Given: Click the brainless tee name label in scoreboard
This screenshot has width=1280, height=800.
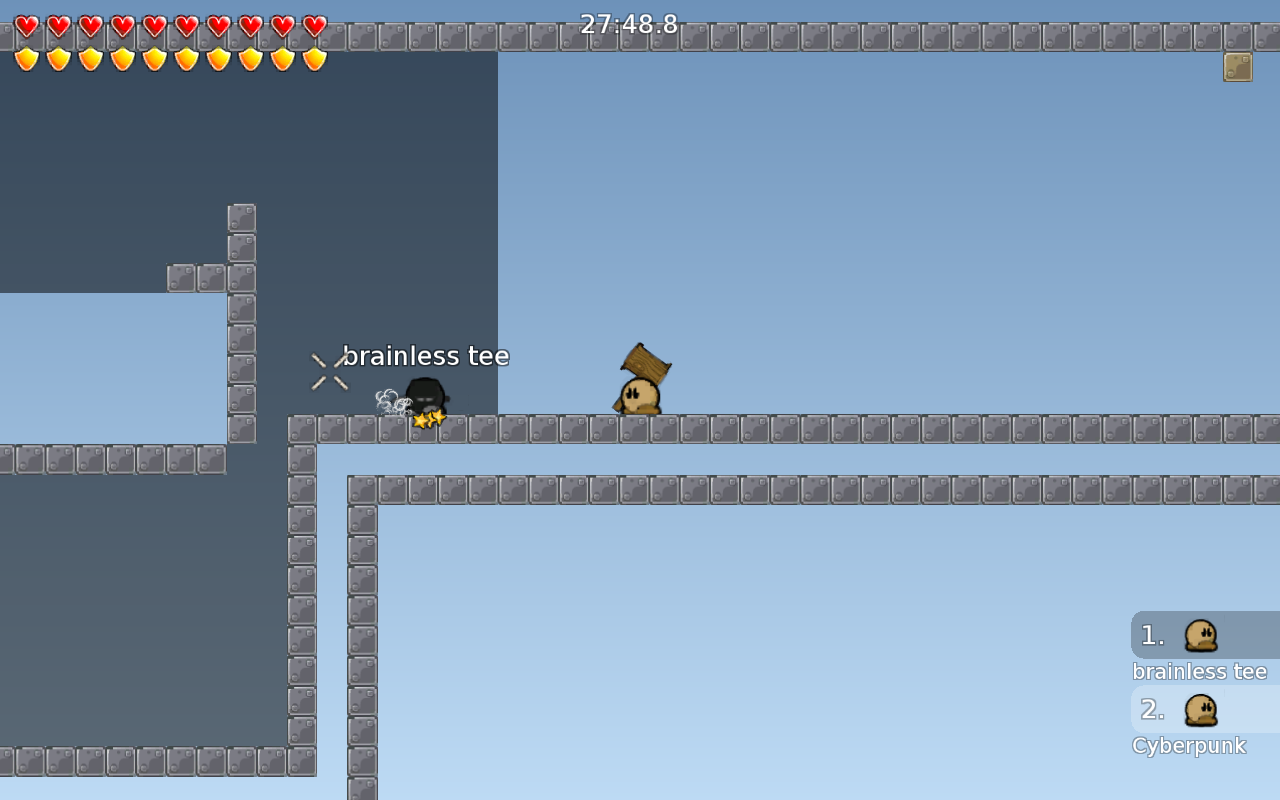Looking at the screenshot, I should tap(1200, 671).
